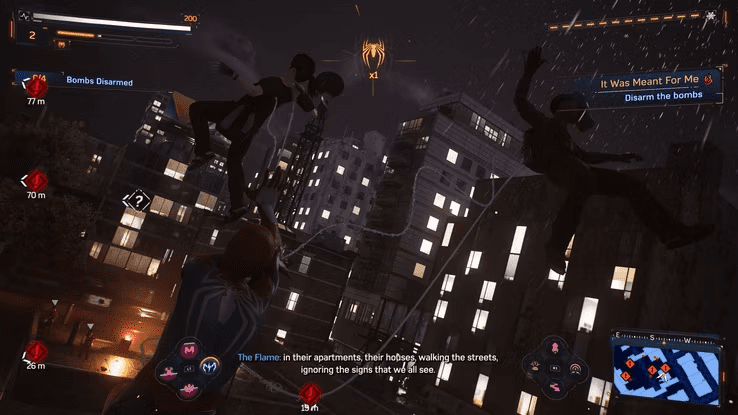
Task: Activate the bottom ability icon in left wheel
Action: click(x=189, y=386)
